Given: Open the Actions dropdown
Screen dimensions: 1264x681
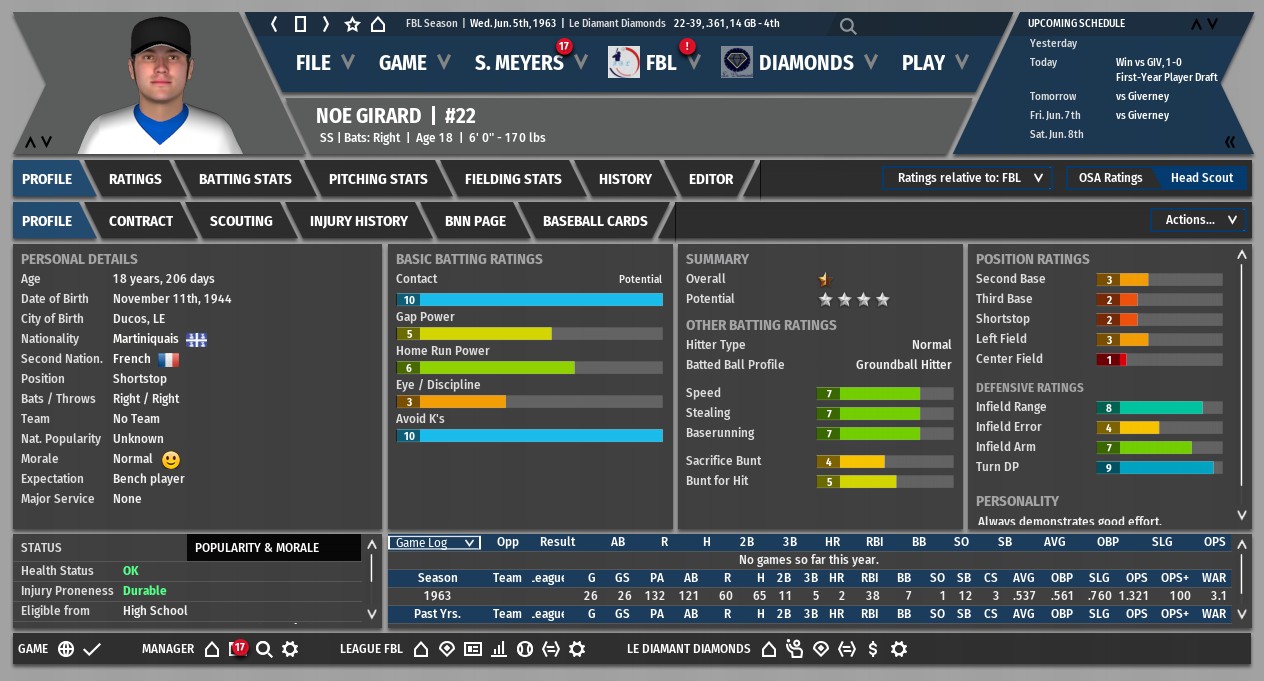Looking at the screenshot, I should [1199, 220].
